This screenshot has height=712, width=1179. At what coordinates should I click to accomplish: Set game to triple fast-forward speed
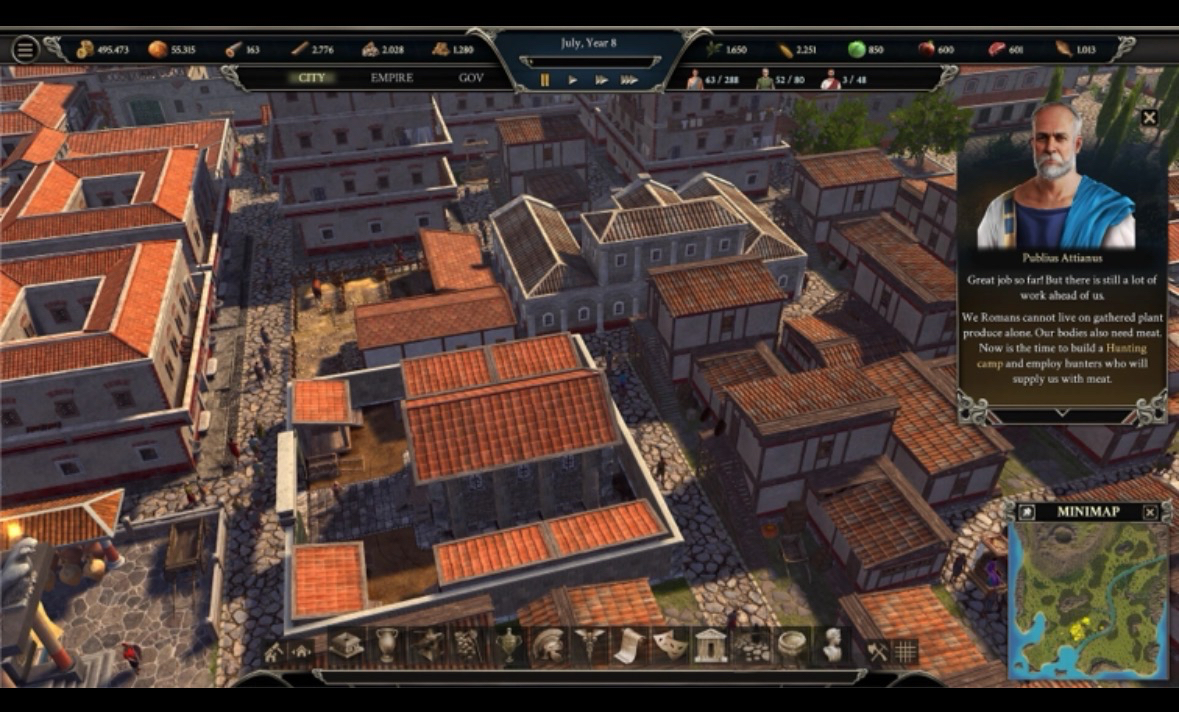[629, 80]
